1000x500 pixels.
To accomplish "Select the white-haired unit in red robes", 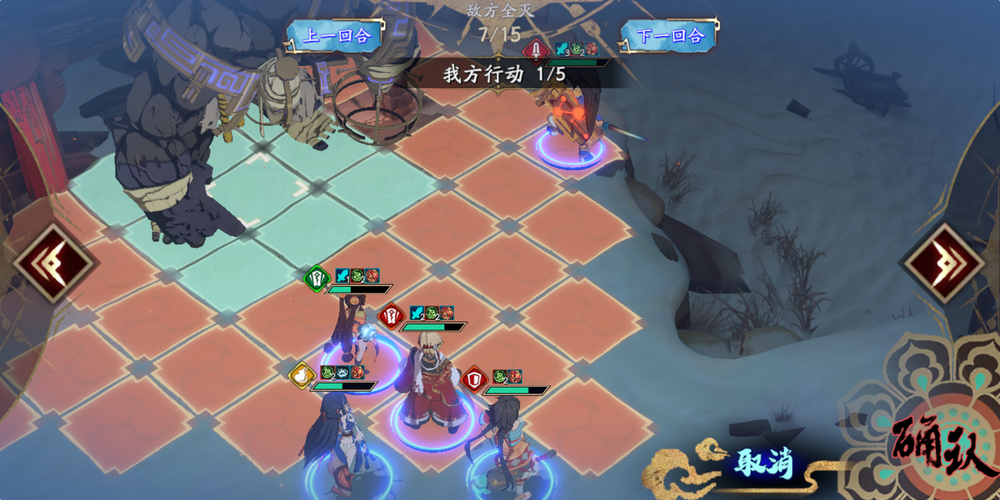I will pos(432,385).
